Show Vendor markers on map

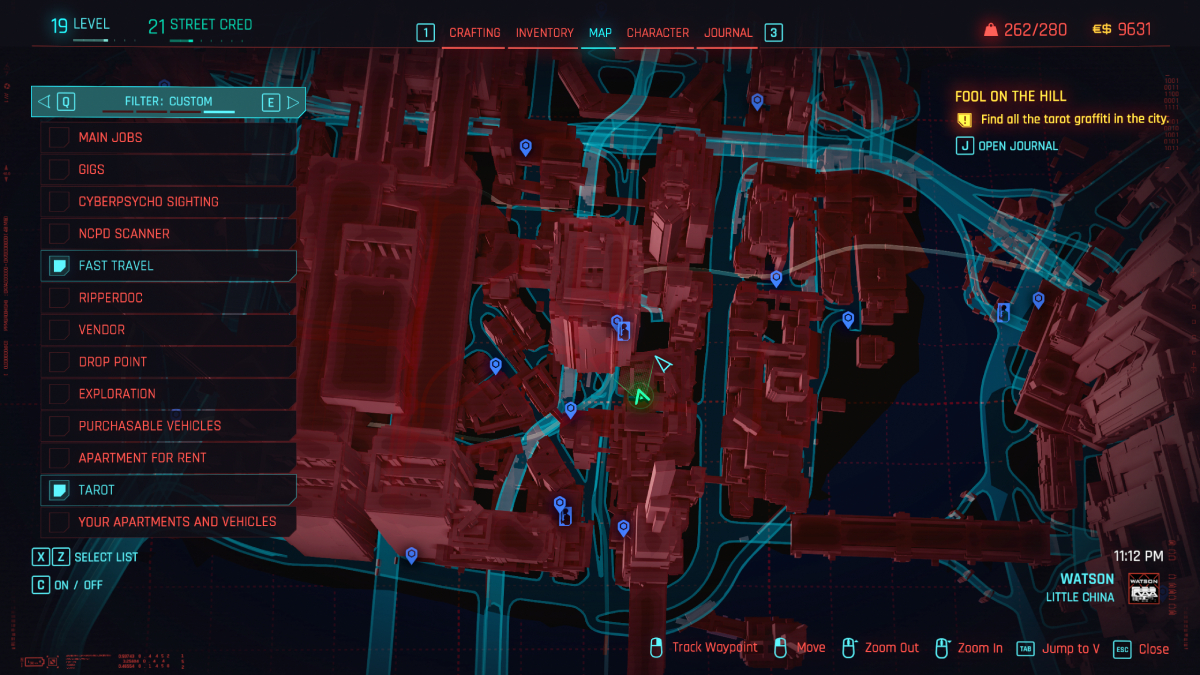point(168,329)
